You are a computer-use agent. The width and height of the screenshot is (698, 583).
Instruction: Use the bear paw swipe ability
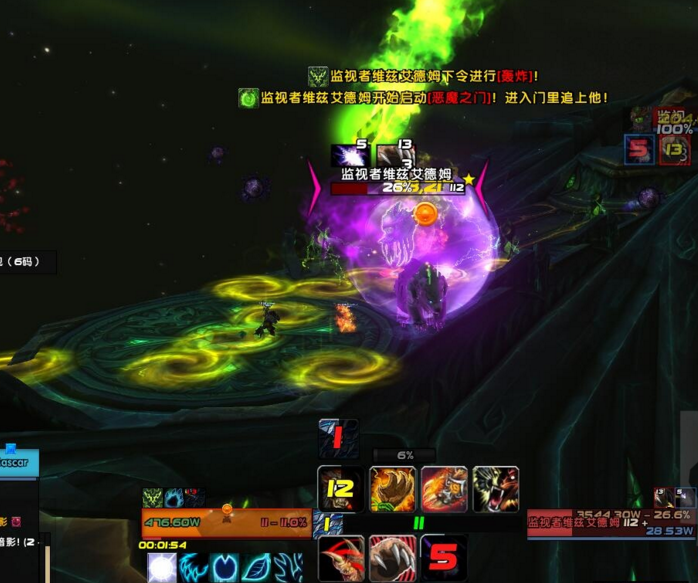(x=393, y=489)
